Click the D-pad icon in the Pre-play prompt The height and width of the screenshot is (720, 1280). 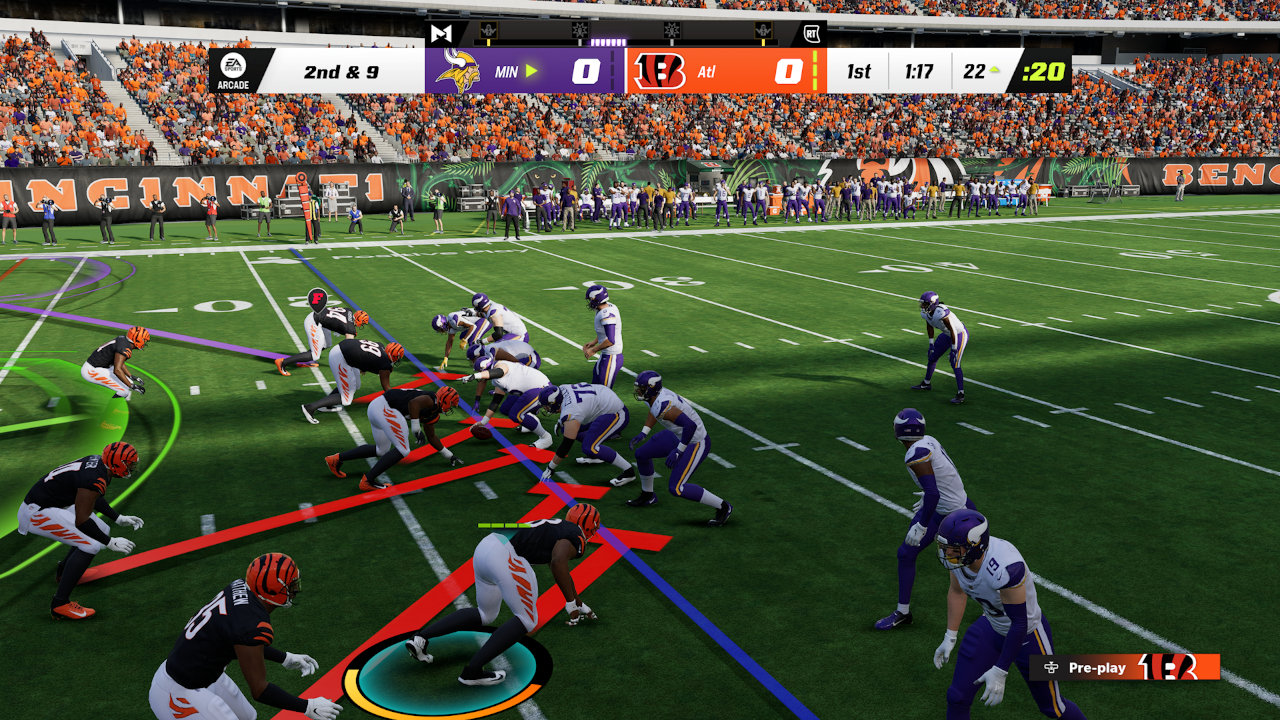tap(1052, 667)
